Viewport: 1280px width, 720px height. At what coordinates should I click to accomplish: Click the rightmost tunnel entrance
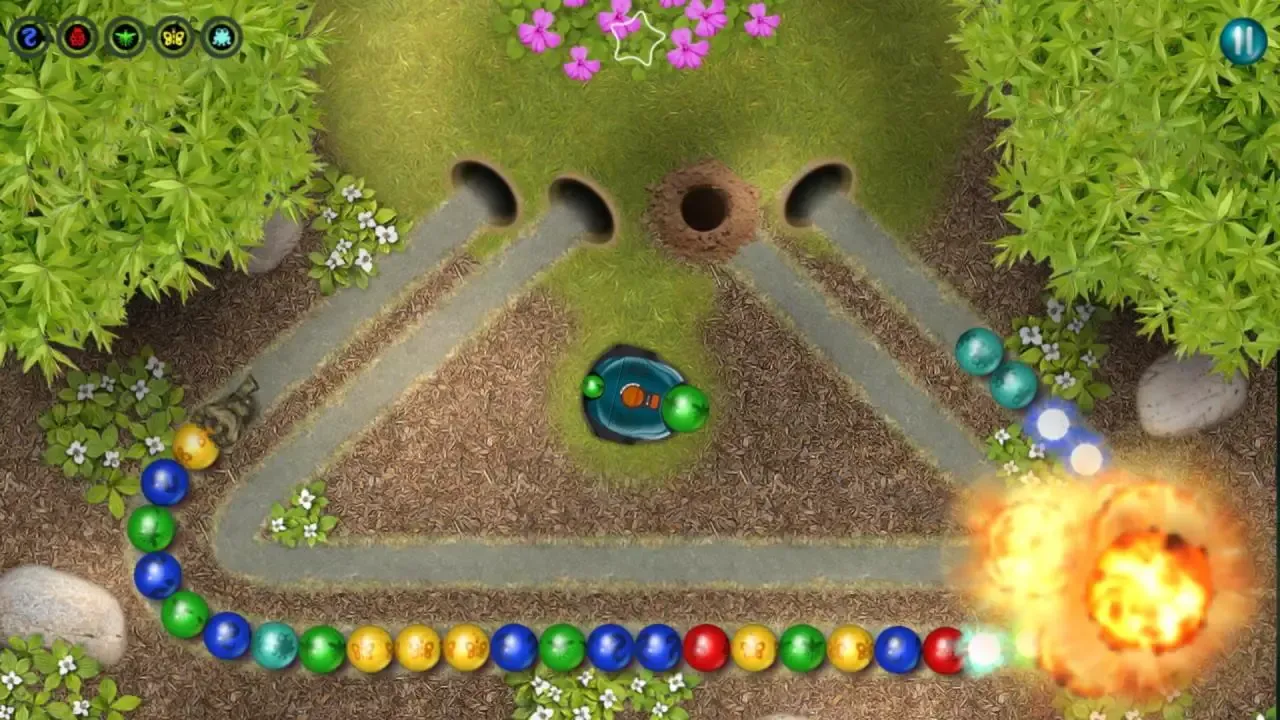(x=815, y=193)
